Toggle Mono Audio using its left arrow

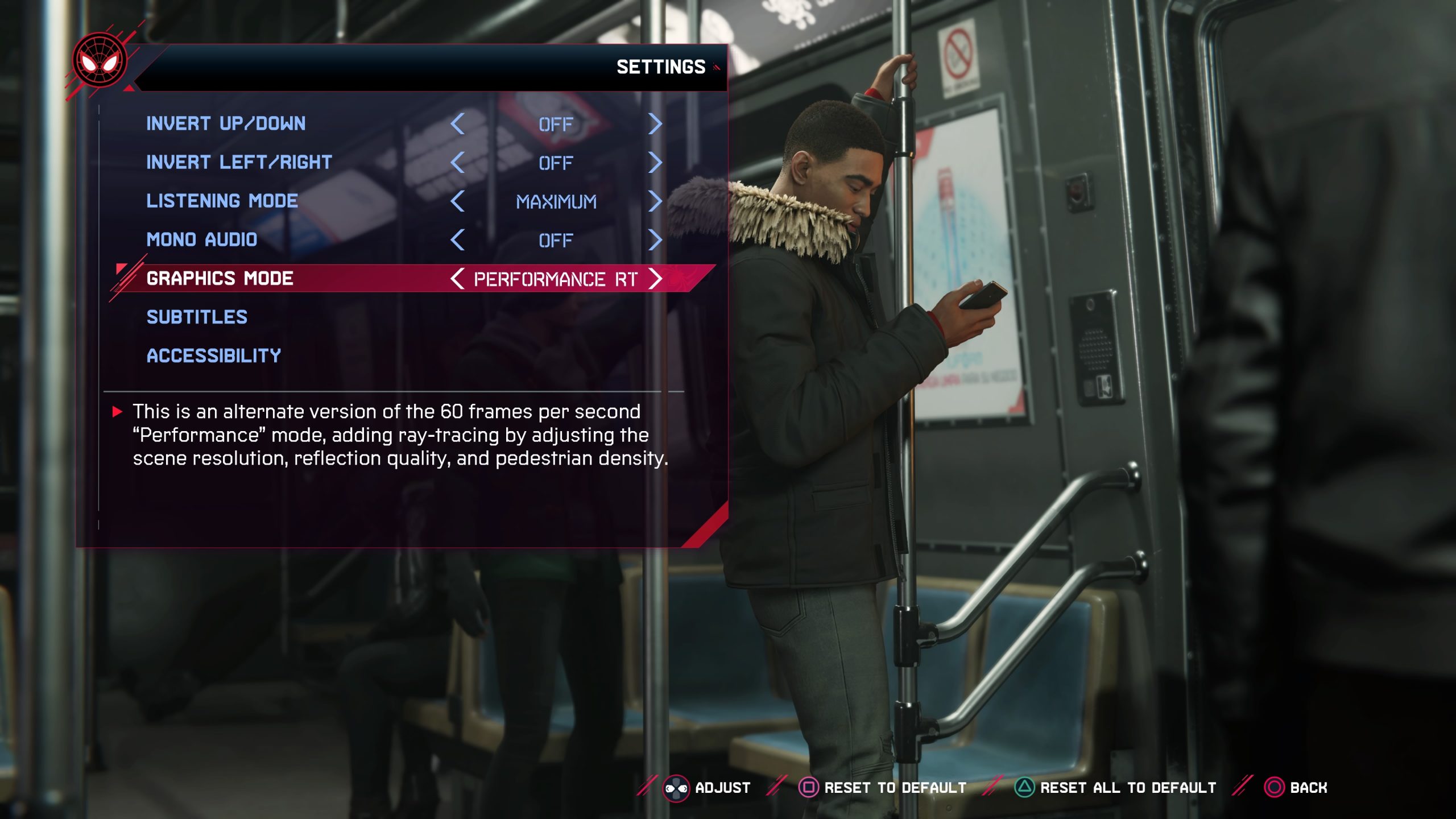tap(458, 240)
